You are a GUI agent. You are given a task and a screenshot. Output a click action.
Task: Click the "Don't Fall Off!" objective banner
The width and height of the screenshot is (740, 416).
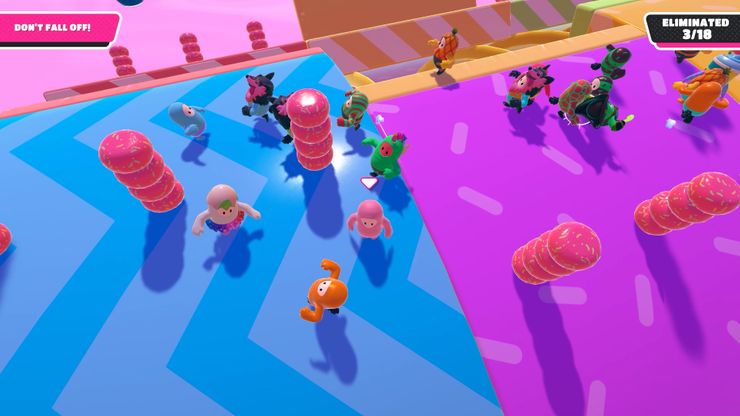pos(55,27)
